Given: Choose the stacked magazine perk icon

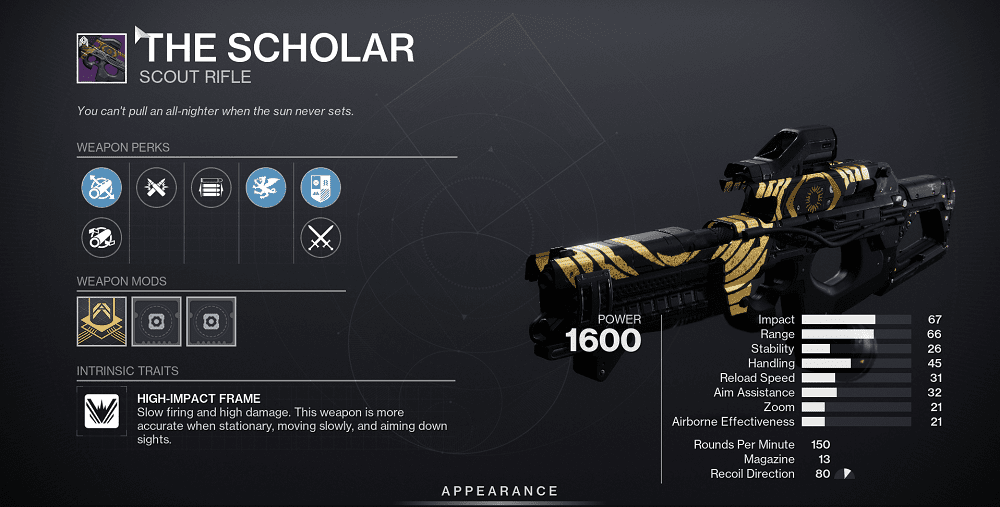Looking at the screenshot, I should (x=210, y=187).
